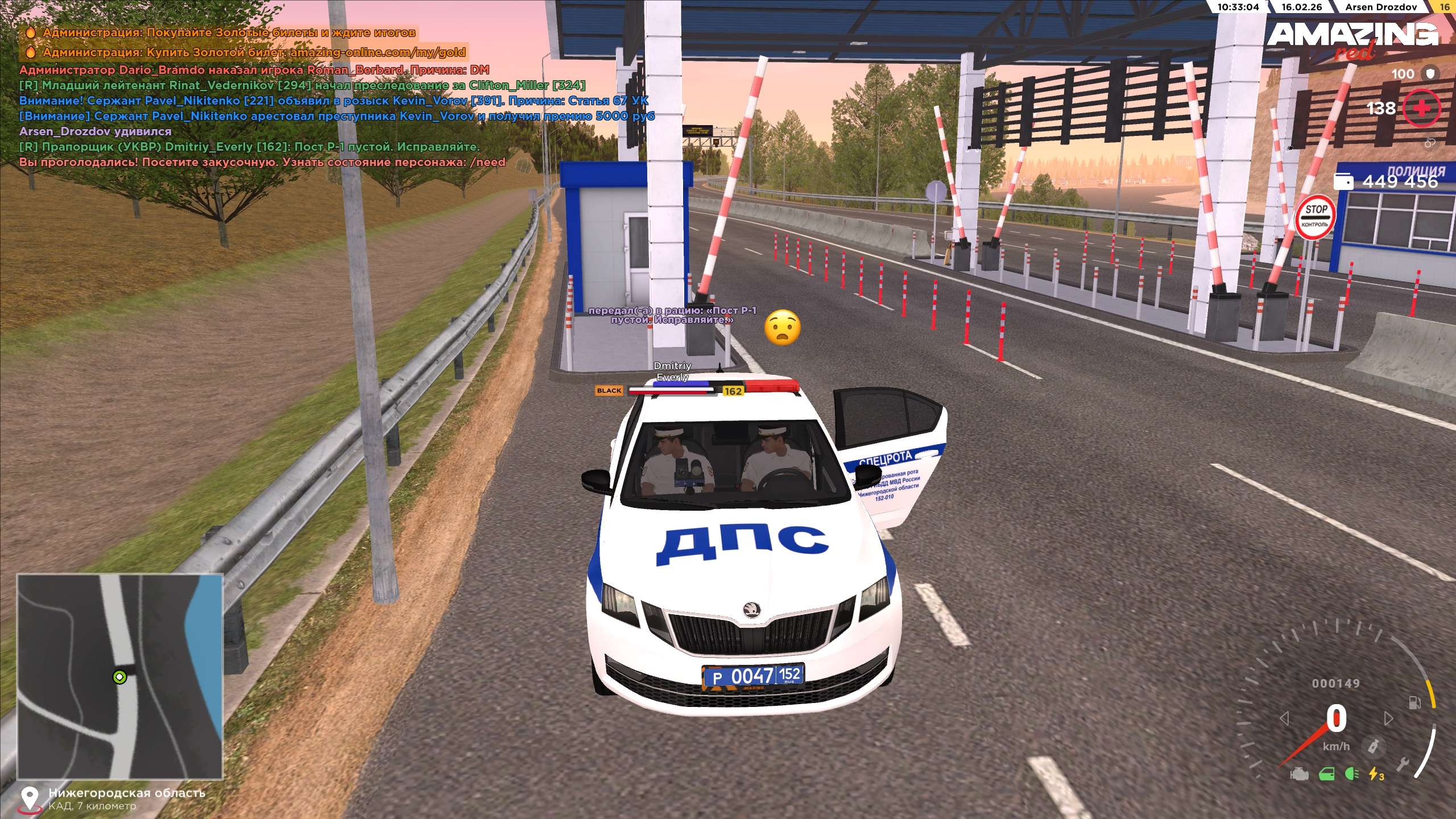Viewport: 1456px width, 819px height.
Task: Toggle the green headlights indicator
Action: [x=1352, y=774]
